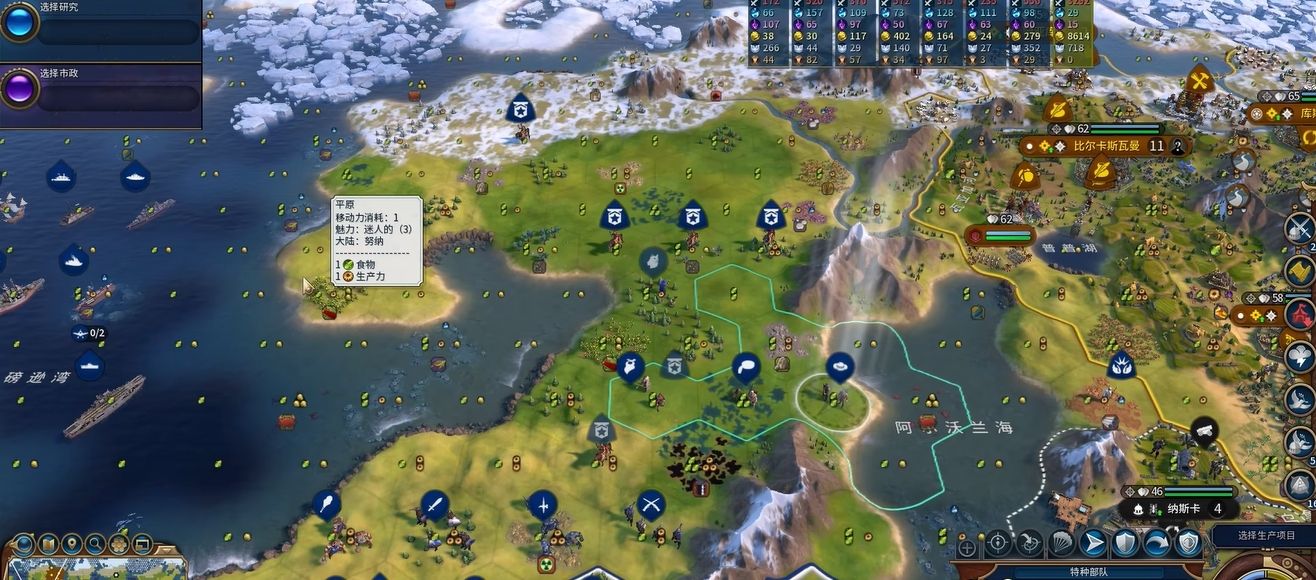Choose the move-to arrow unit action
This screenshot has height=580, width=1316.
tap(1093, 543)
